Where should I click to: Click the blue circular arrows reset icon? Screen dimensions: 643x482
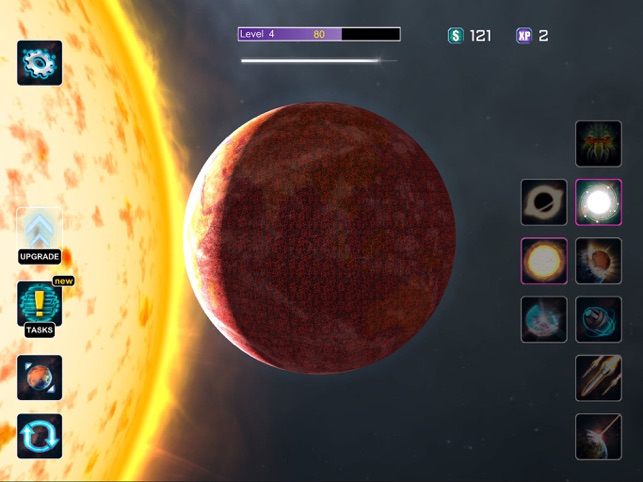coord(40,436)
